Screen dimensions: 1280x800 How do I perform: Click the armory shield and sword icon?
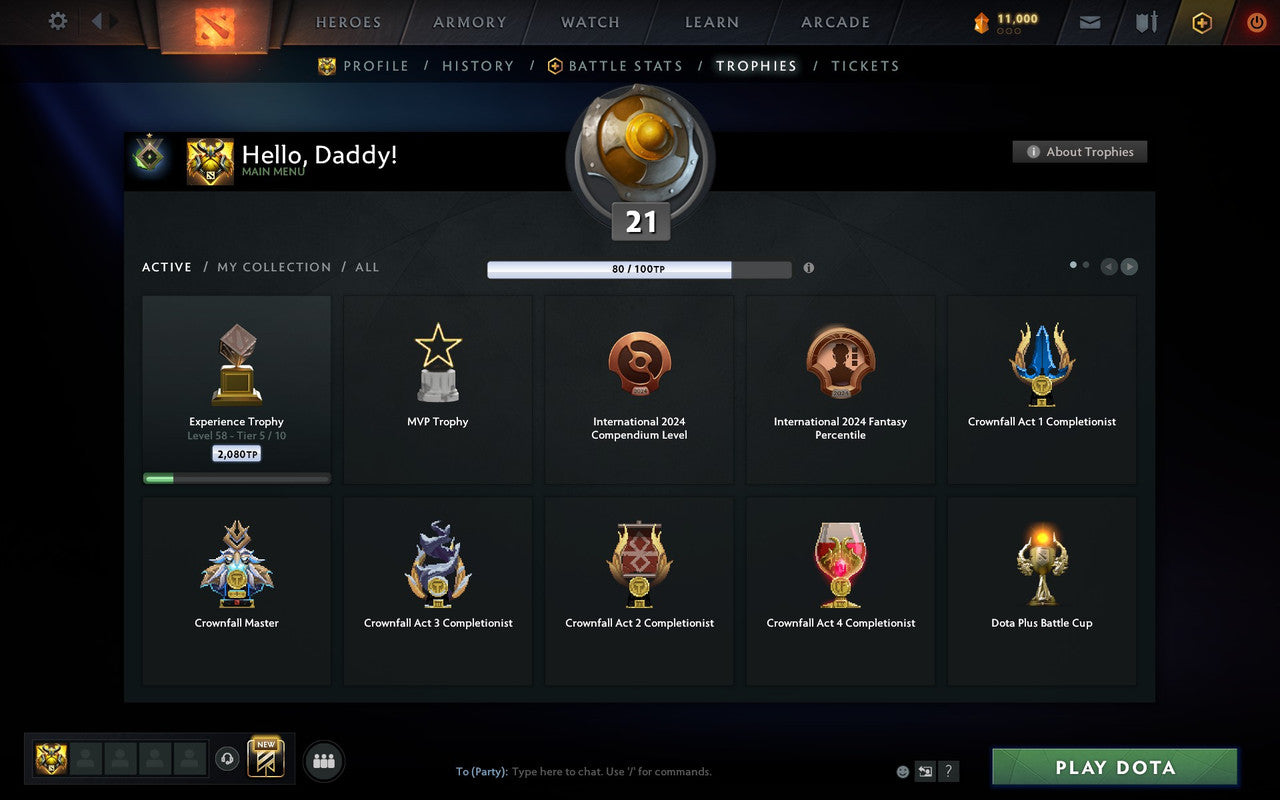point(1143,22)
